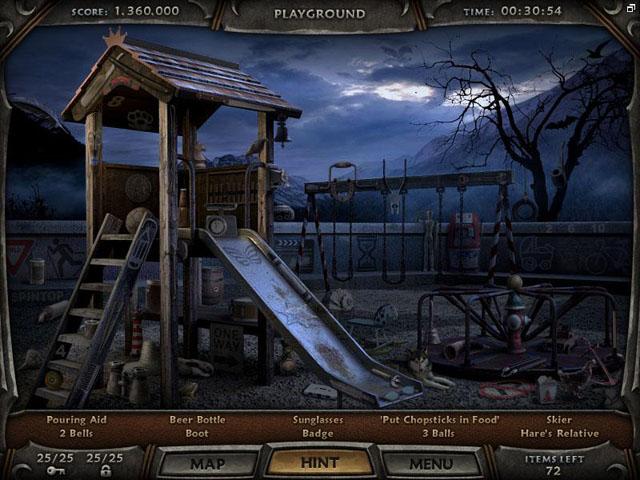The image size is (640, 480).
Task: Select 'Skier' item entry
Action: 560,420
